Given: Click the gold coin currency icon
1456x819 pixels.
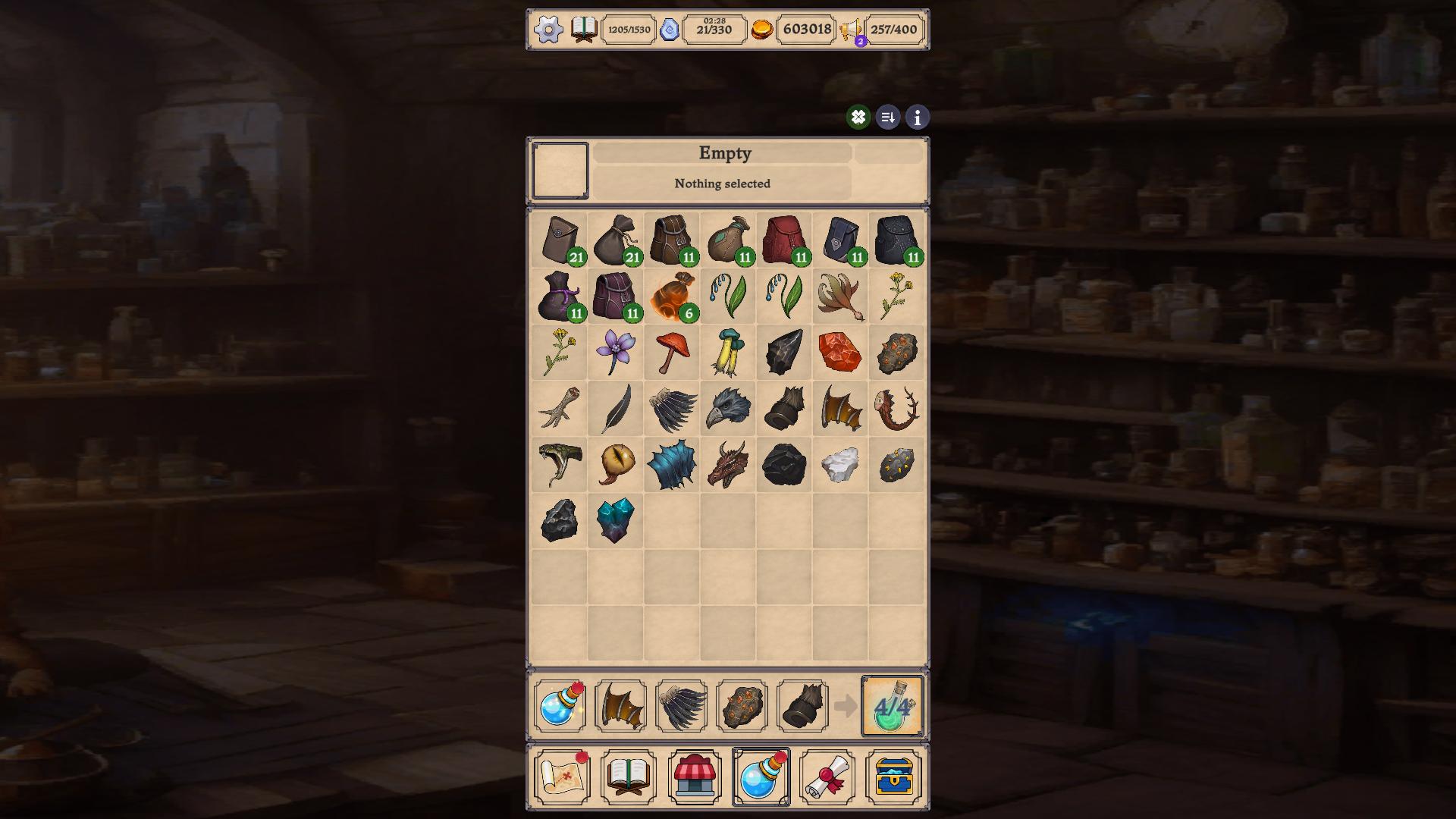Looking at the screenshot, I should [764, 30].
